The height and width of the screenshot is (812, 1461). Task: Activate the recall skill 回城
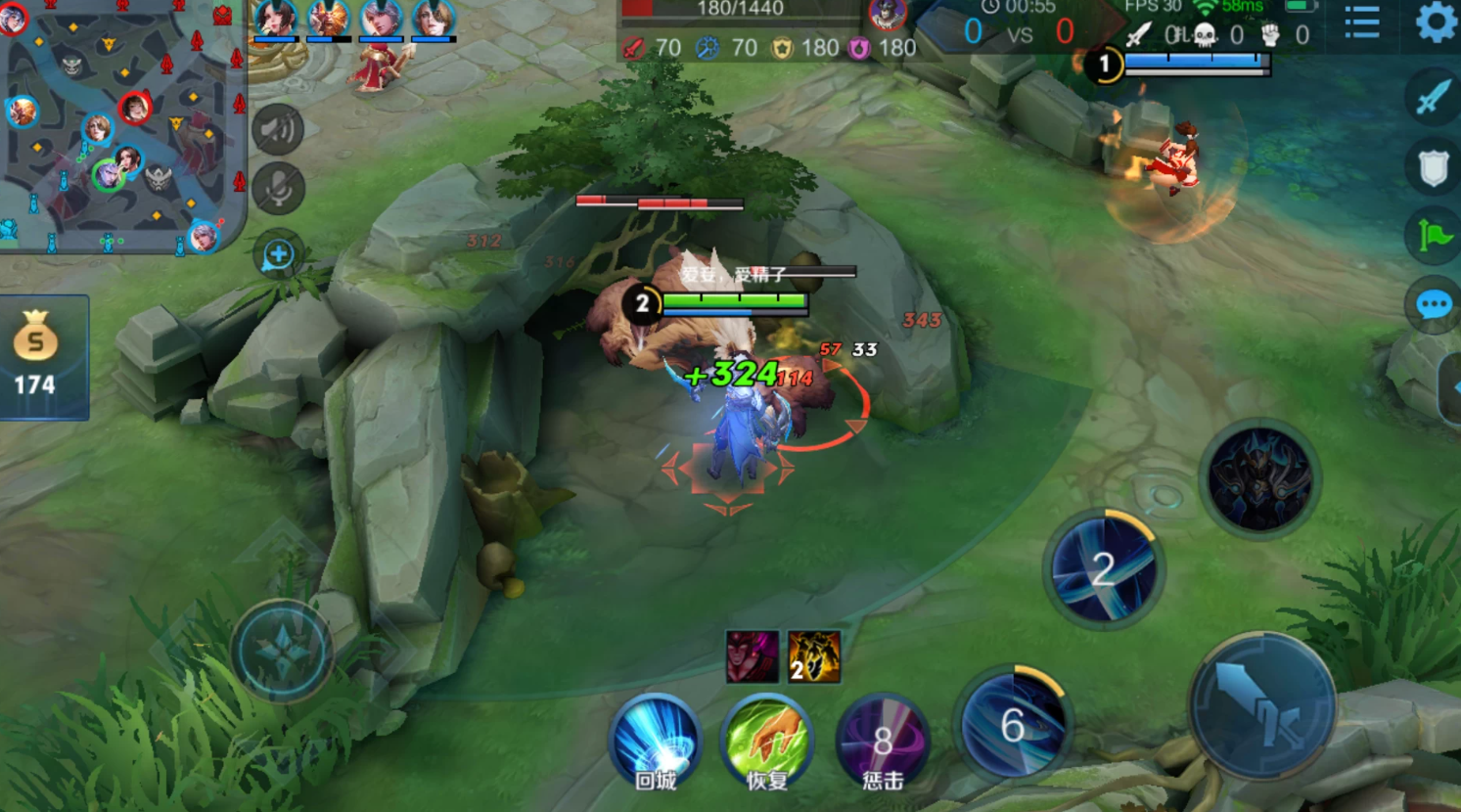pos(656,742)
